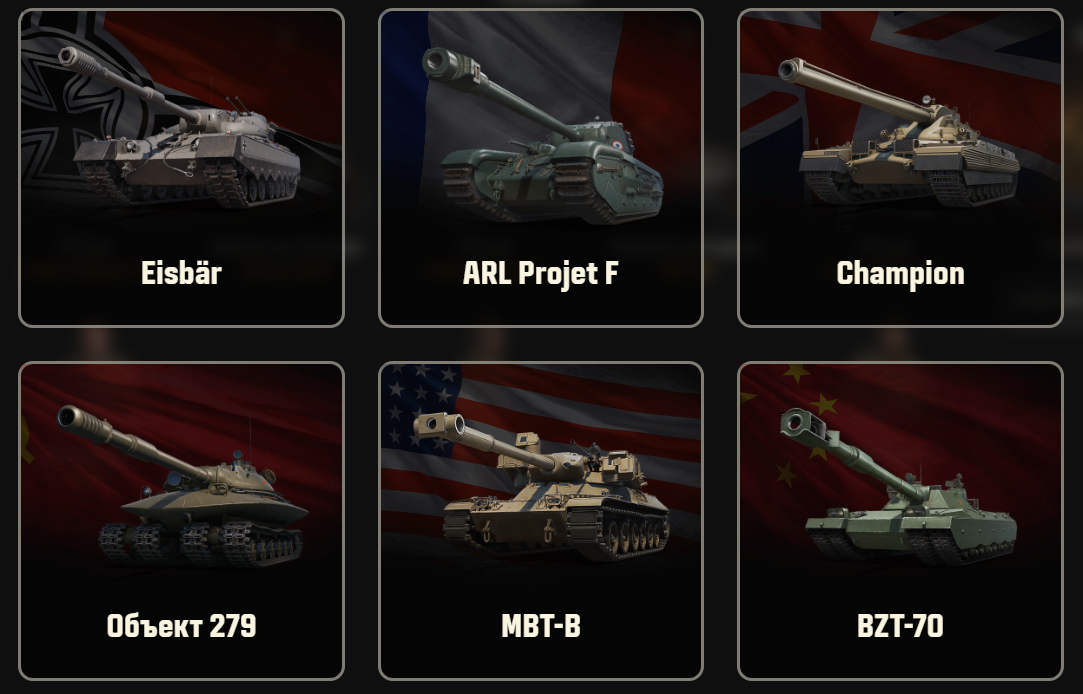Choose the ARL Projet F tank
1083x694 pixels.
[x=540, y=168]
